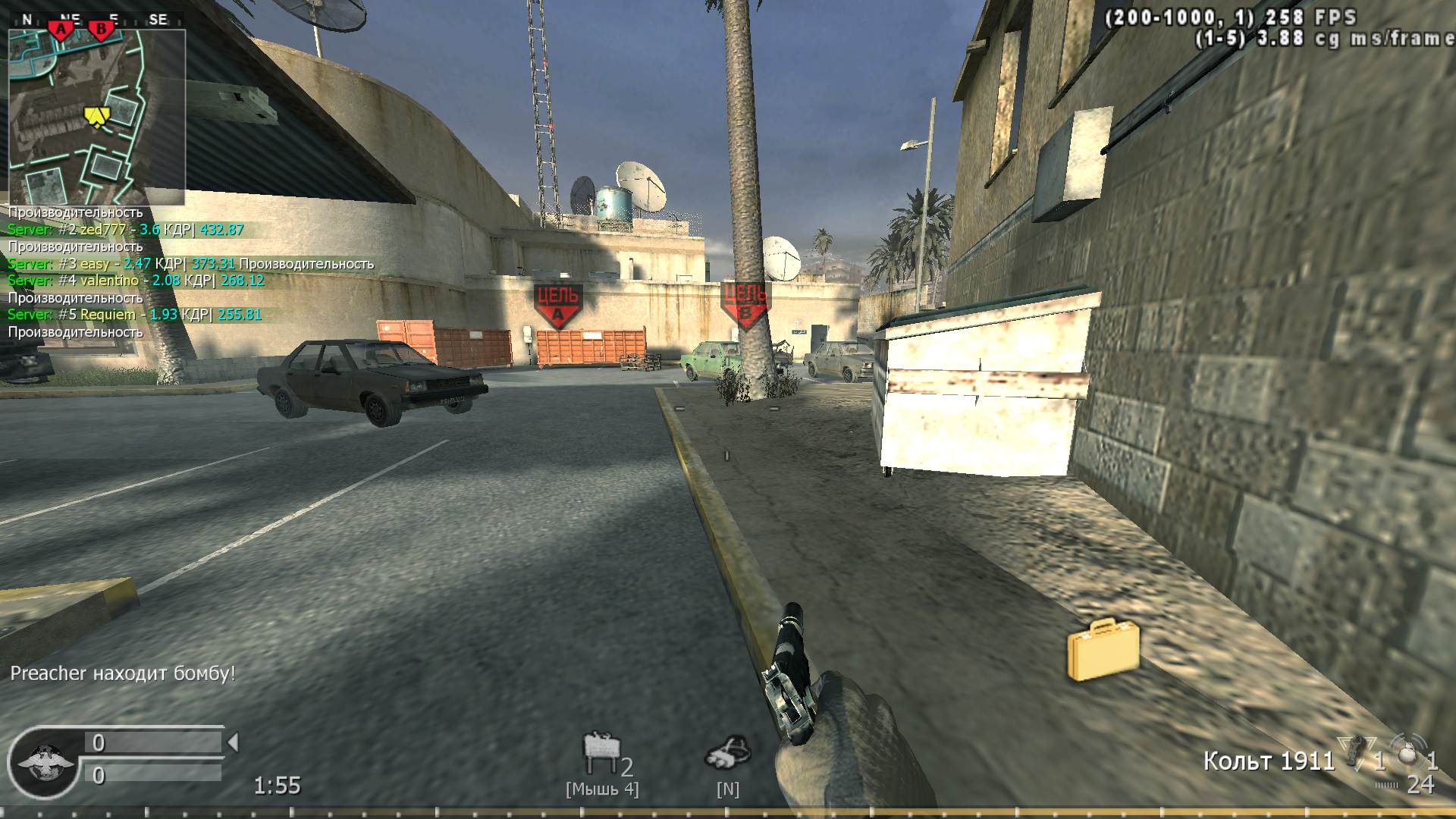The image size is (1456, 819).
Task: Click the Цель A objective marker
Action: coord(559,303)
